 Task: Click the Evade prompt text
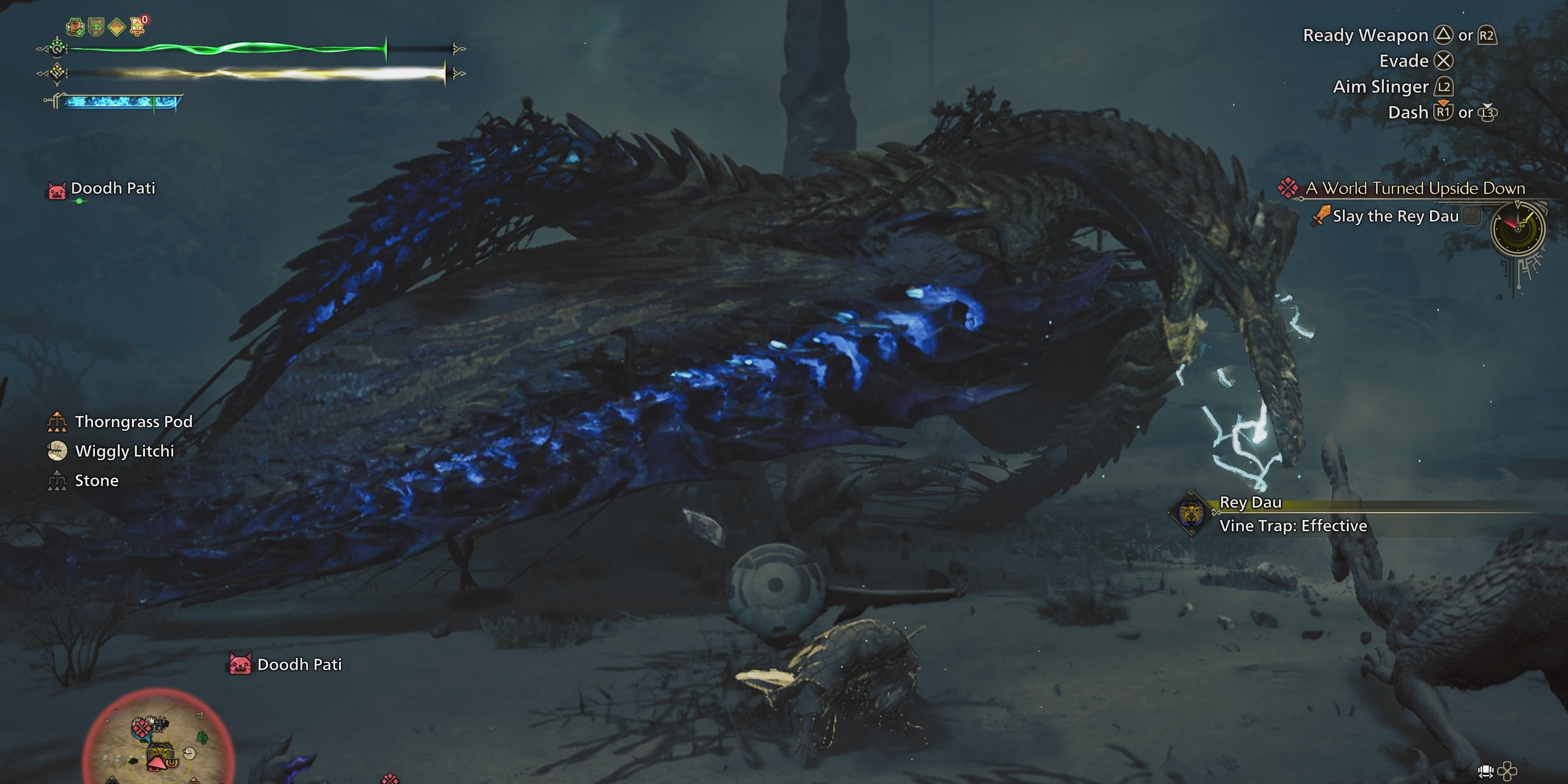point(1403,61)
